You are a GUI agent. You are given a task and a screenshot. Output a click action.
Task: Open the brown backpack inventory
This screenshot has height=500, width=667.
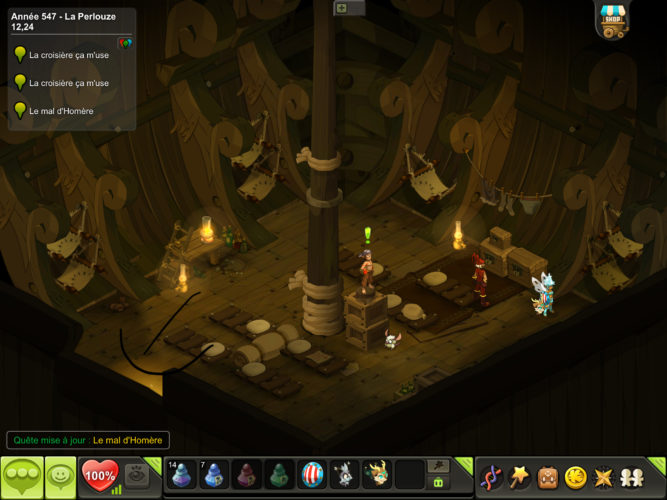tap(548, 477)
